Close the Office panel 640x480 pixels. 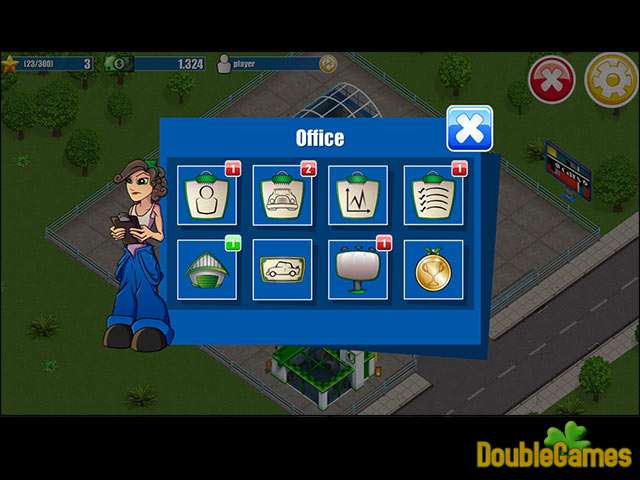(x=469, y=129)
